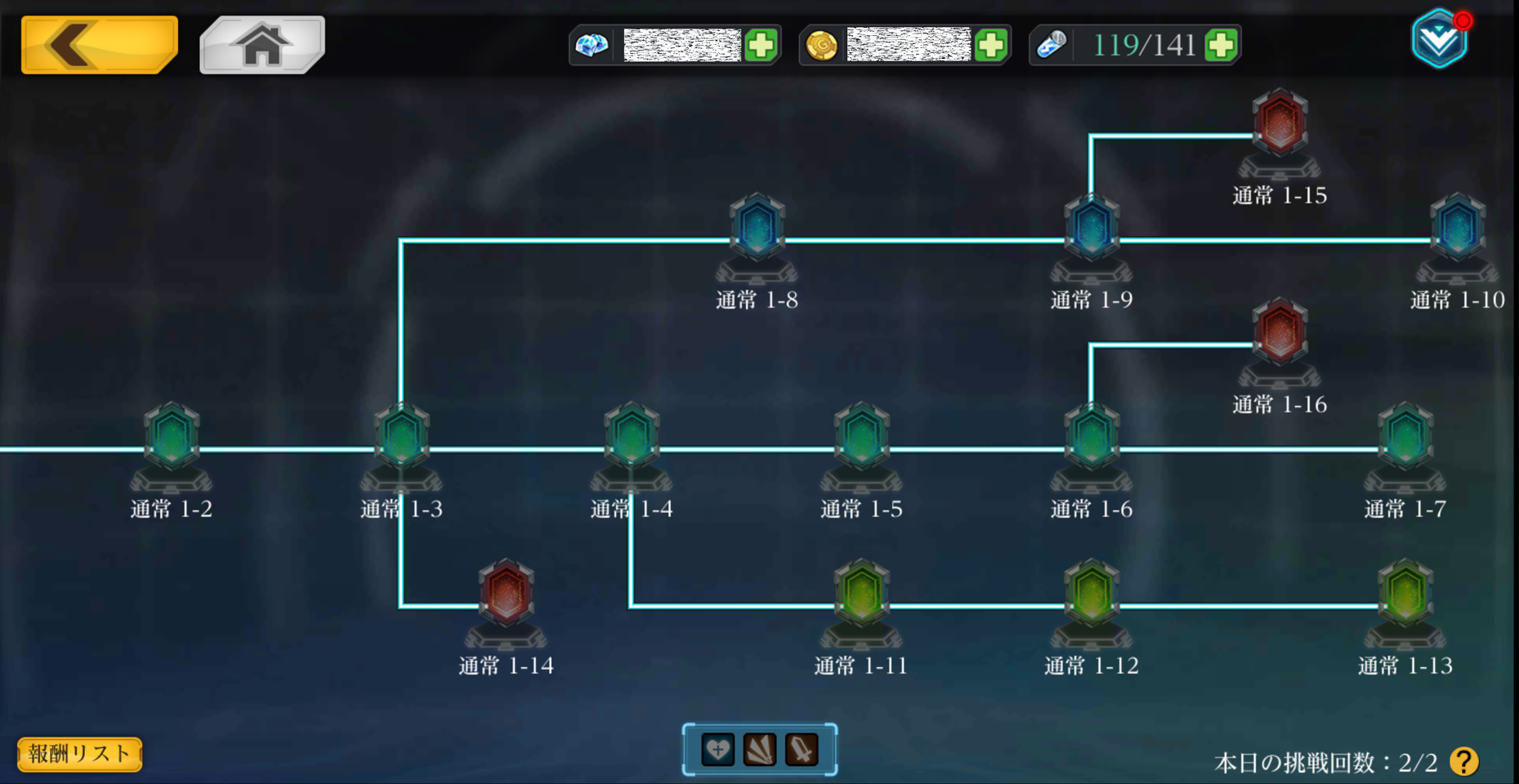
Task: Open the 報酬リスト reward list
Action: coord(79,754)
